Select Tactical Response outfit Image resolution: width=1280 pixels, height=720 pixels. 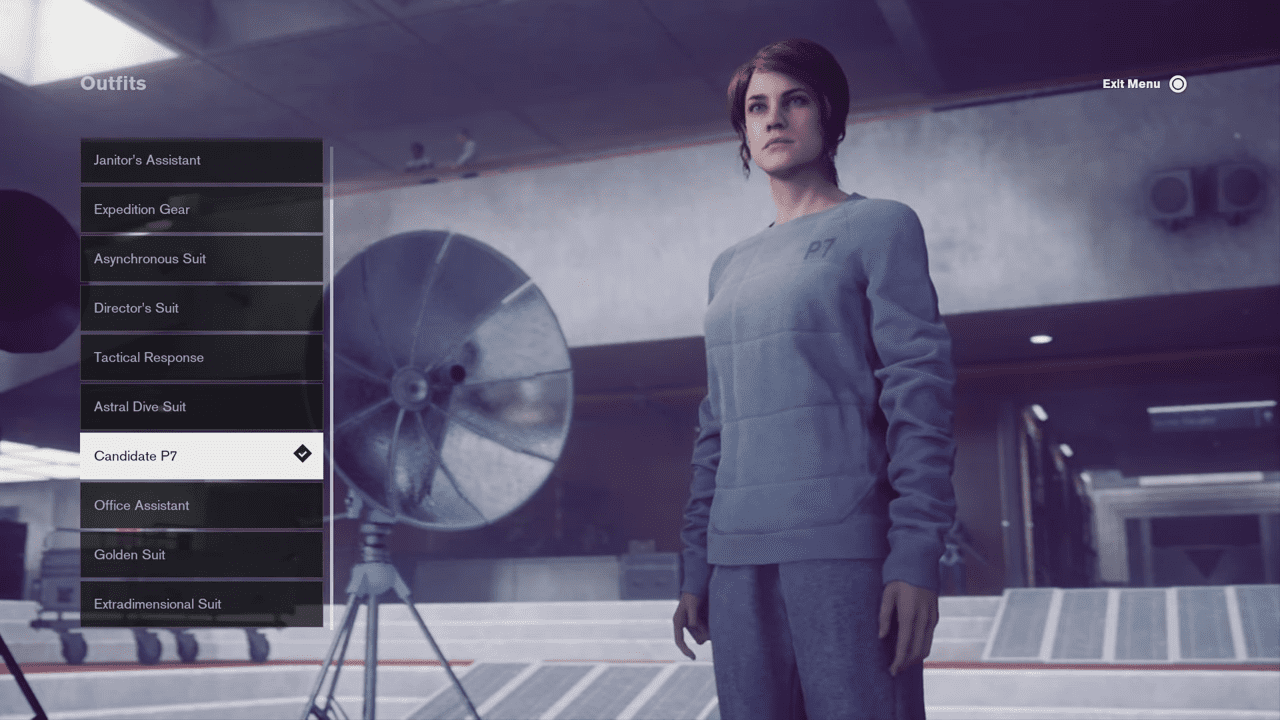pos(201,357)
